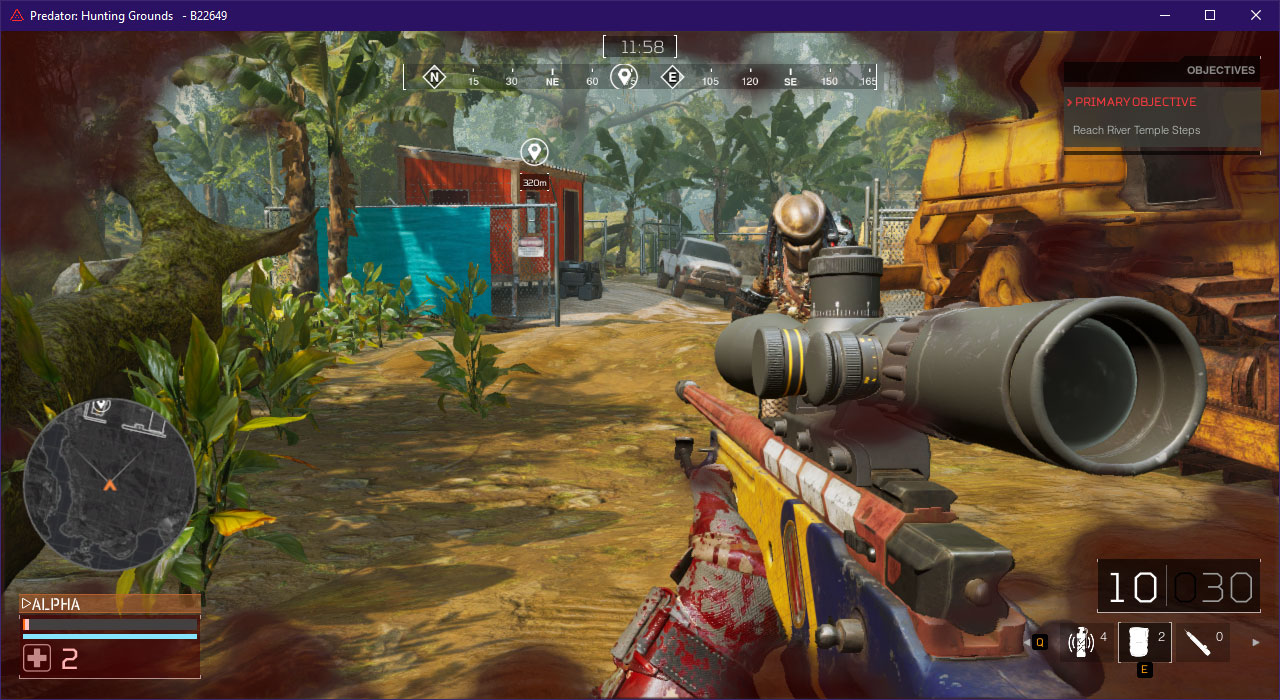Click the Objectives panel header

pos(1220,70)
